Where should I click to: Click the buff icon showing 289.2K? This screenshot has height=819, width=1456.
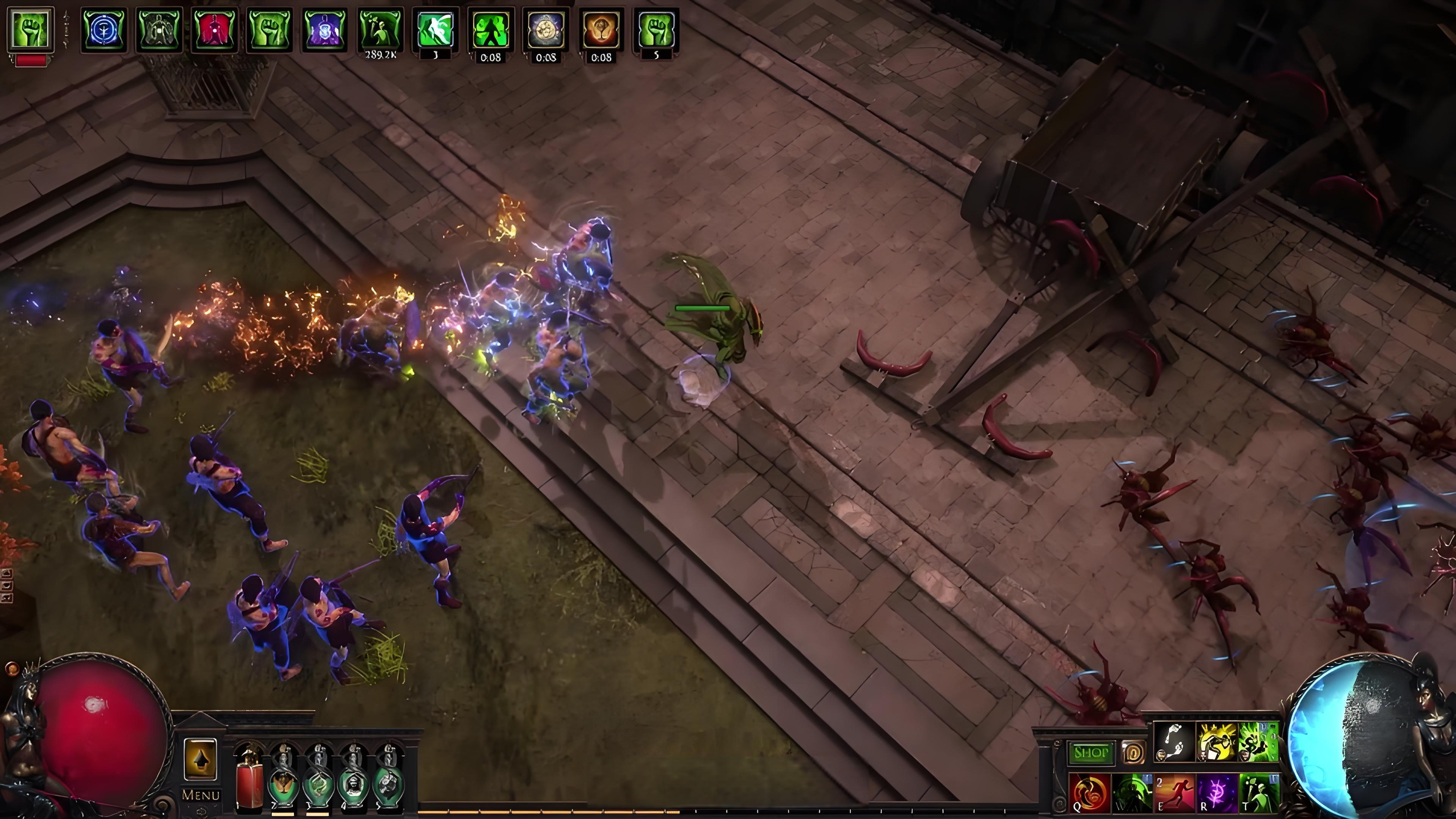point(380,30)
